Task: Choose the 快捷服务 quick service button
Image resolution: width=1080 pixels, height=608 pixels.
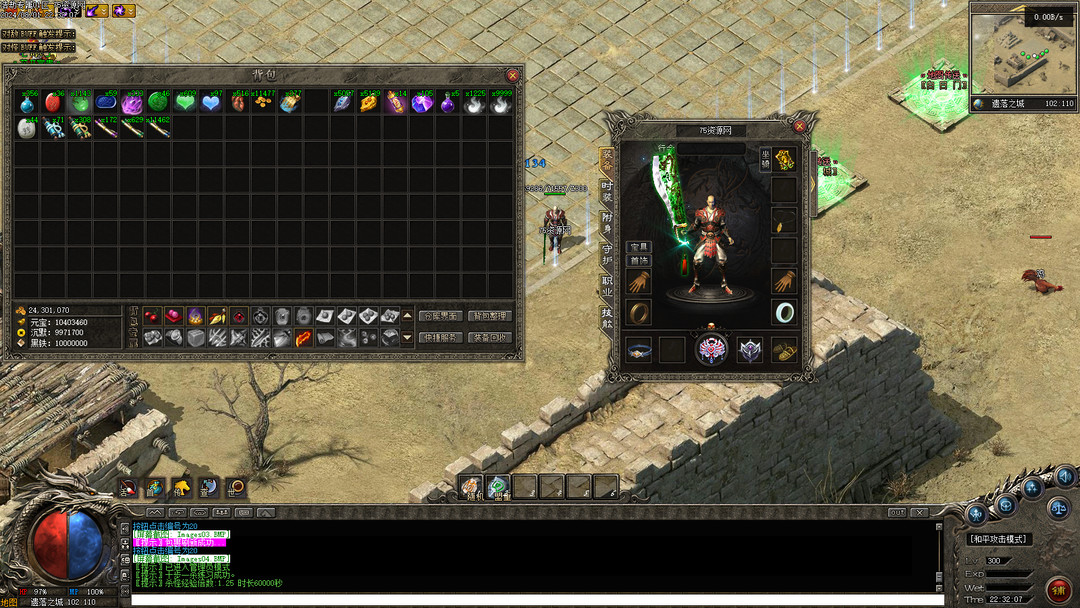Action: [x=440, y=338]
